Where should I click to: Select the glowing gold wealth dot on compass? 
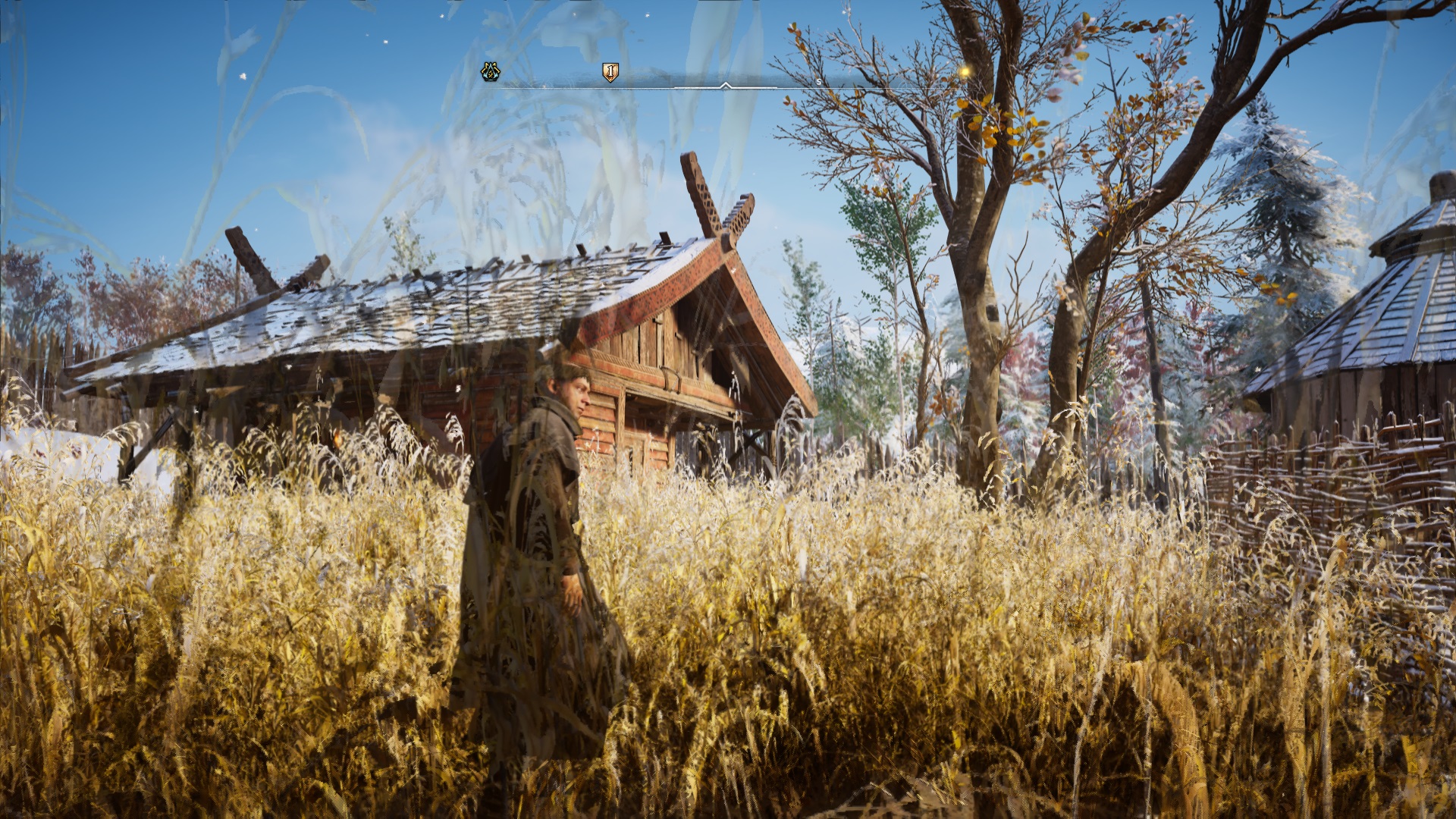[x=965, y=71]
